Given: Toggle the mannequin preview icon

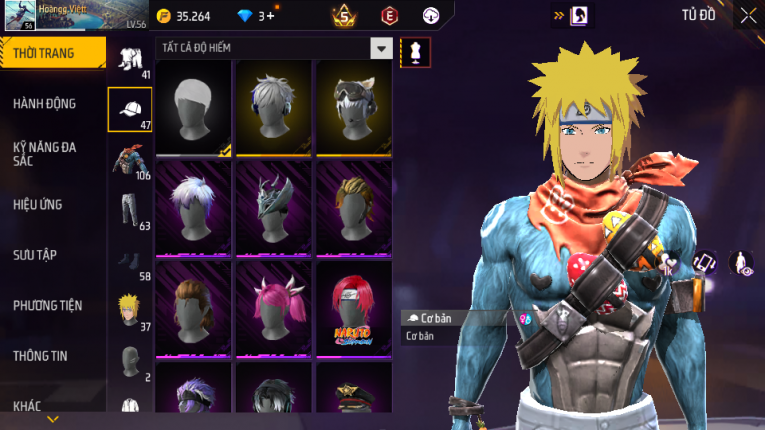Looking at the screenshot, I should point(415,52).
